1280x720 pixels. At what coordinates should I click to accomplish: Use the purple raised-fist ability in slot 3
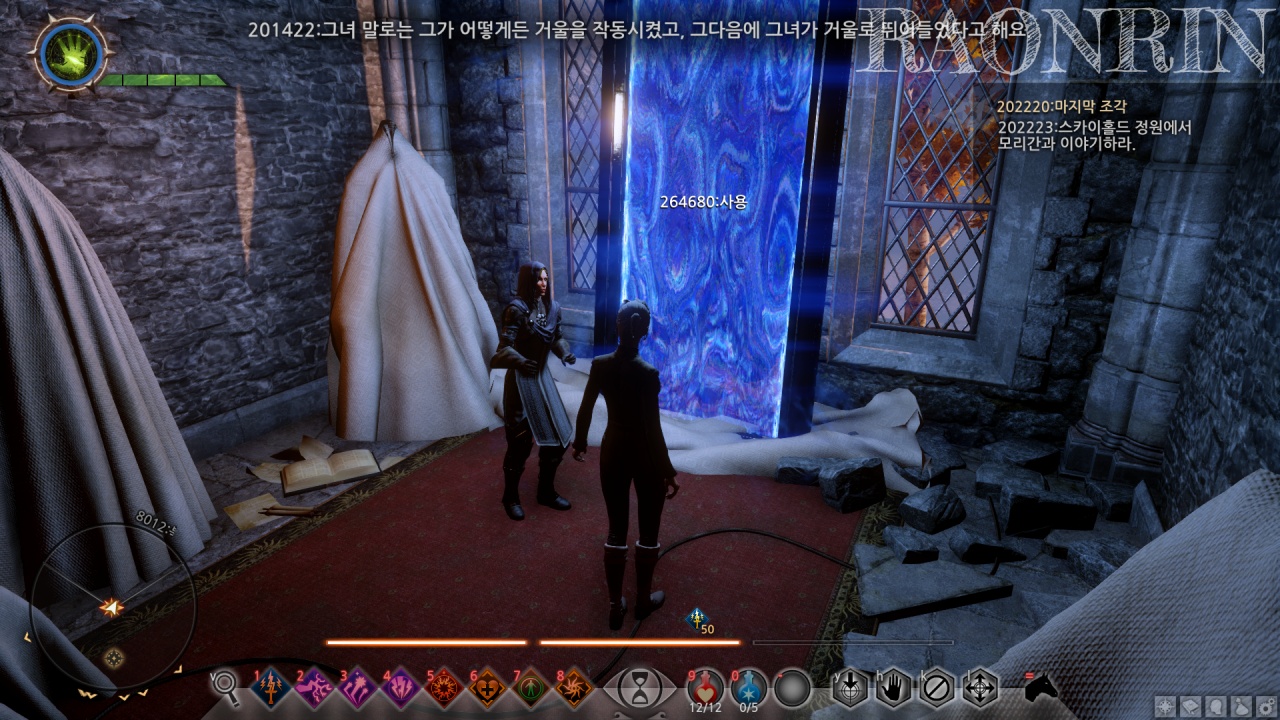(x=358, y=688)
